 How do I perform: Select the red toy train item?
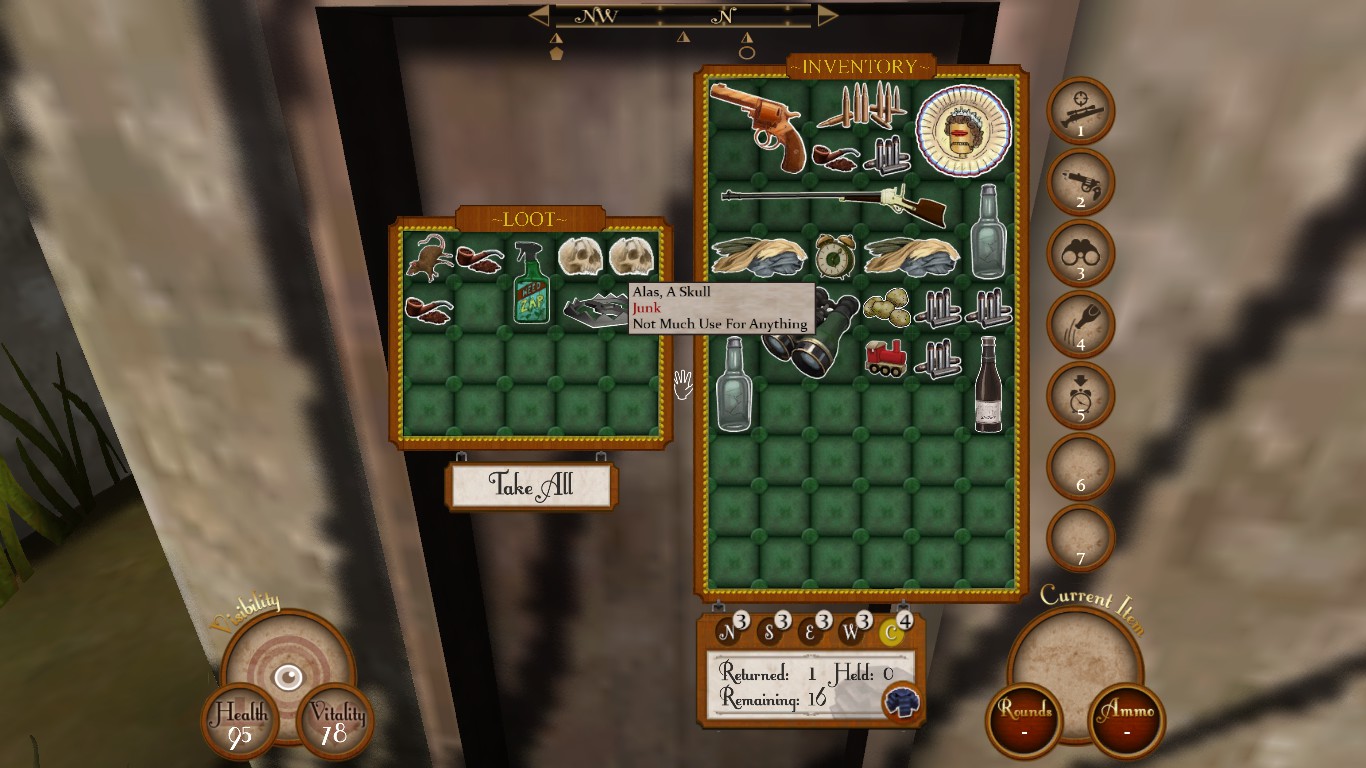[886, 358]
